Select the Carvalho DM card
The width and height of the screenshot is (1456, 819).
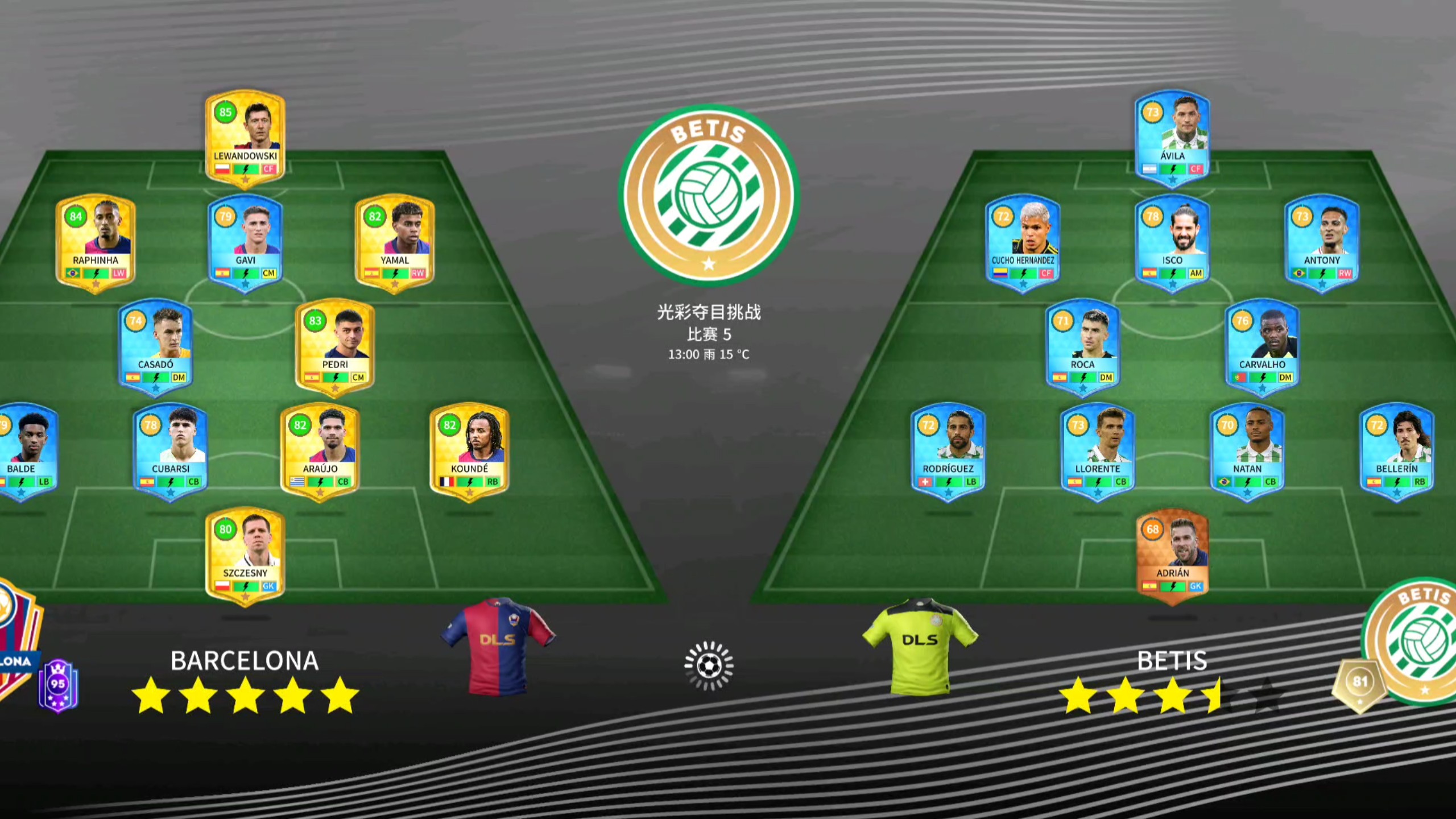[x=1262, y=346]
